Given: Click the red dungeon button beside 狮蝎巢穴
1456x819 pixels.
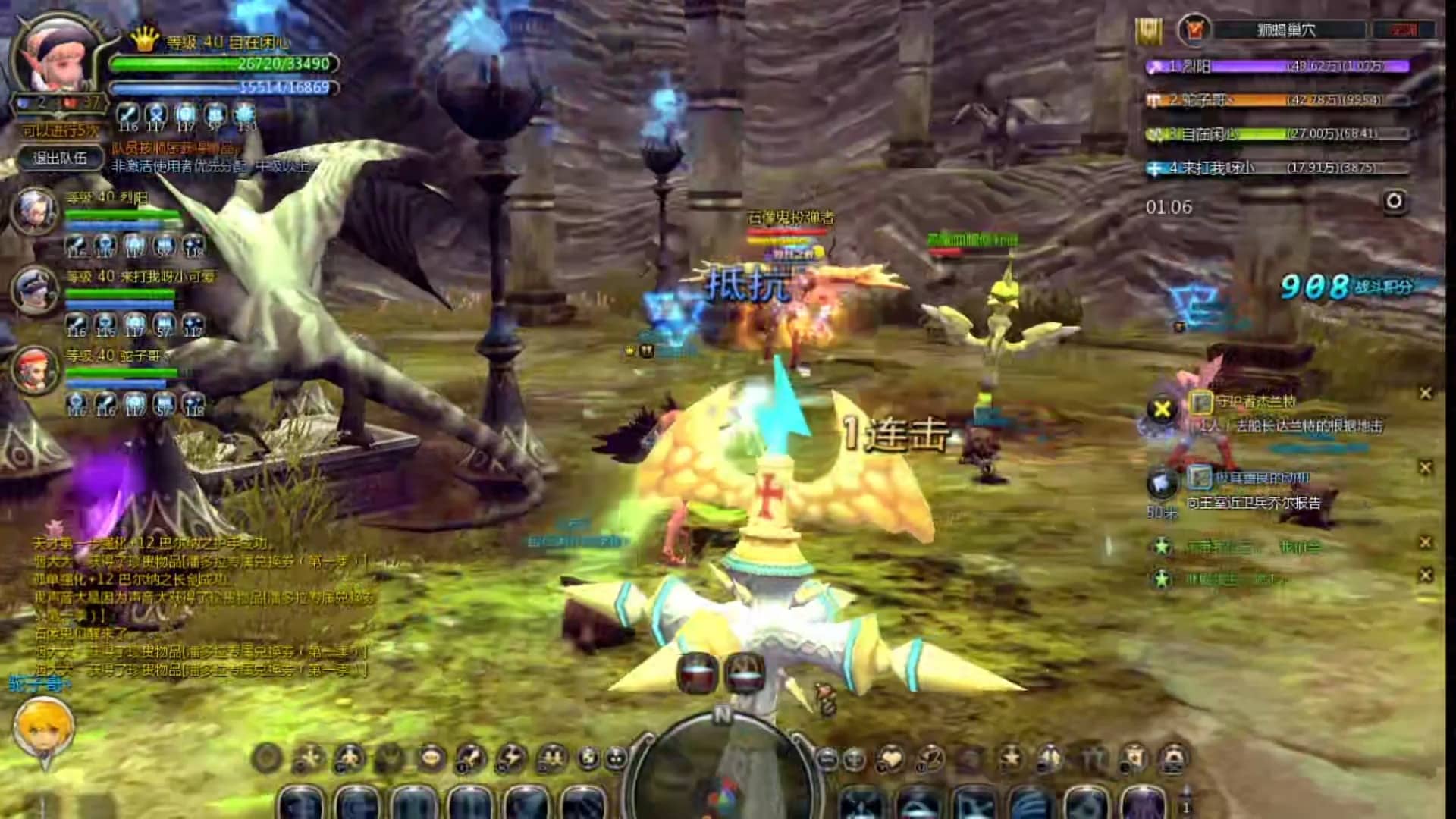Looking at the screenshot, I should (1404, 30).
